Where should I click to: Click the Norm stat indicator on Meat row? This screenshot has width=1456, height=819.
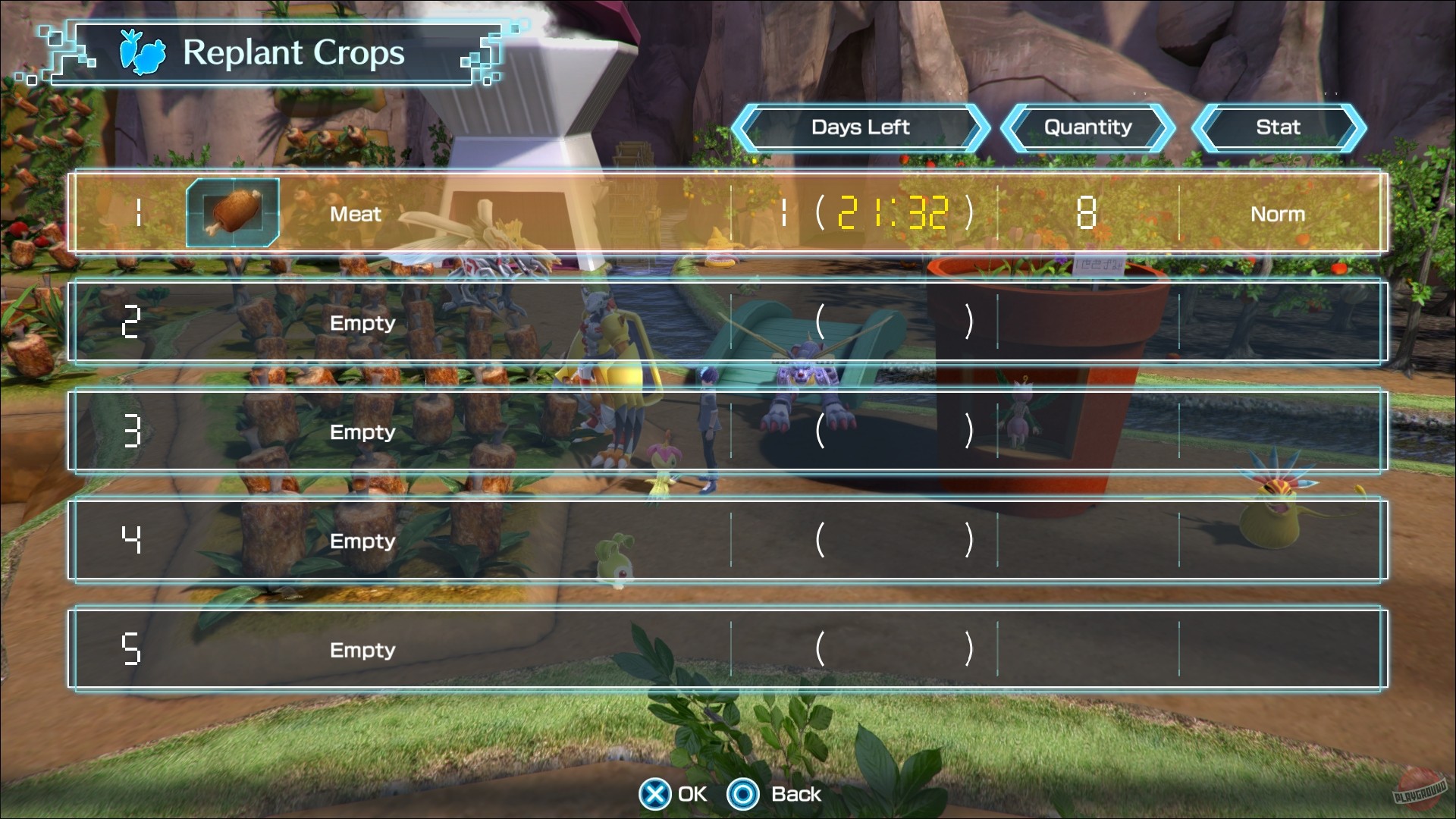coord(1278,213)
